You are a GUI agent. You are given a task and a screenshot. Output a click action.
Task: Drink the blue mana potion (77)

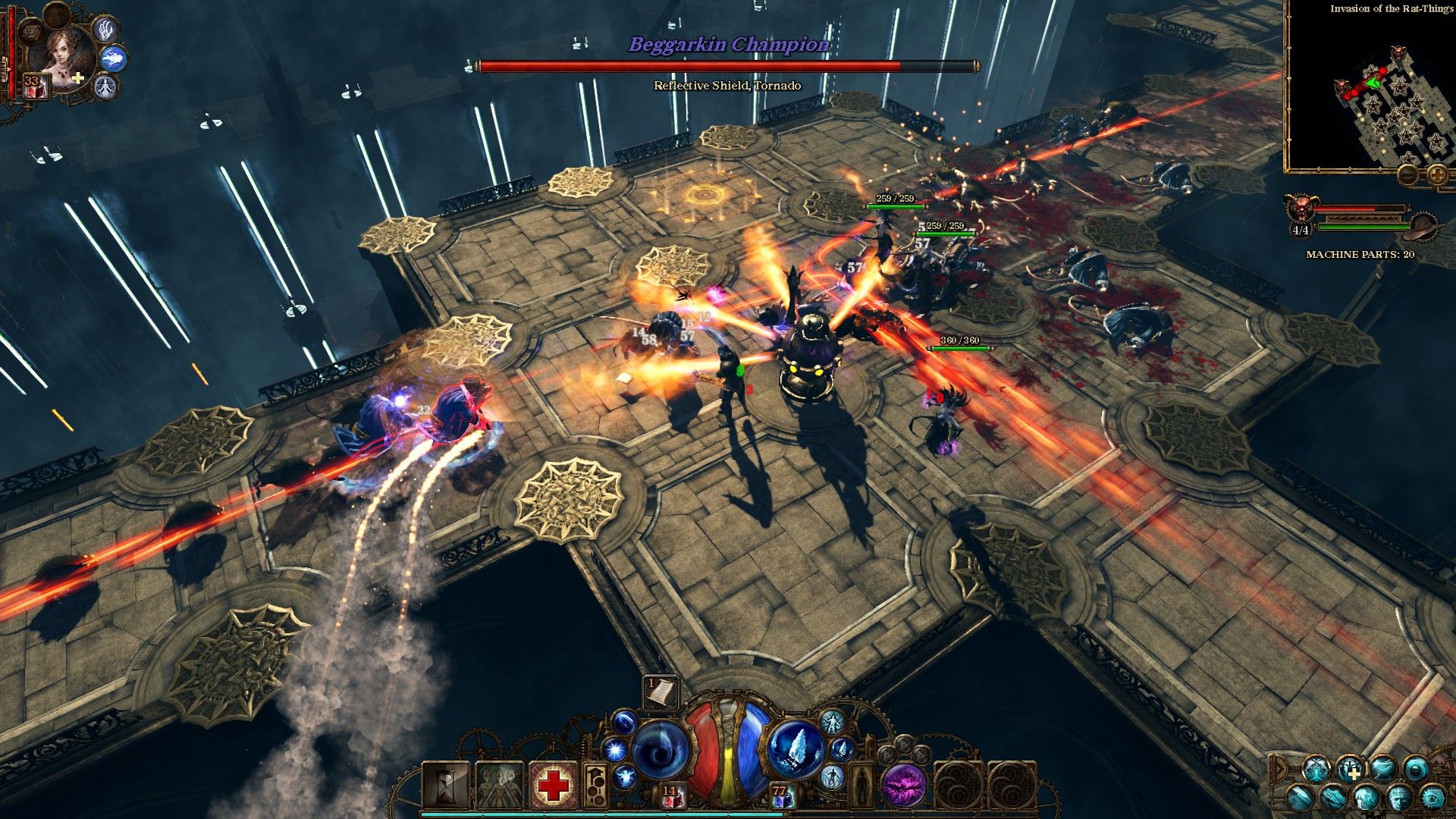pos(782,796)
